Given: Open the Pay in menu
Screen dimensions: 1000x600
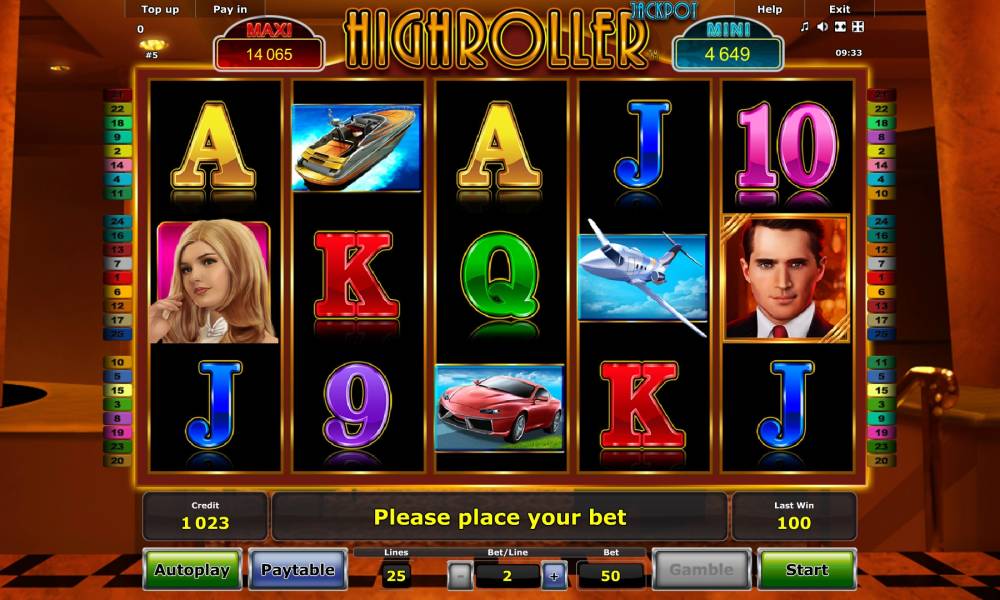Looking at the screenshot, I should point(230,9).
